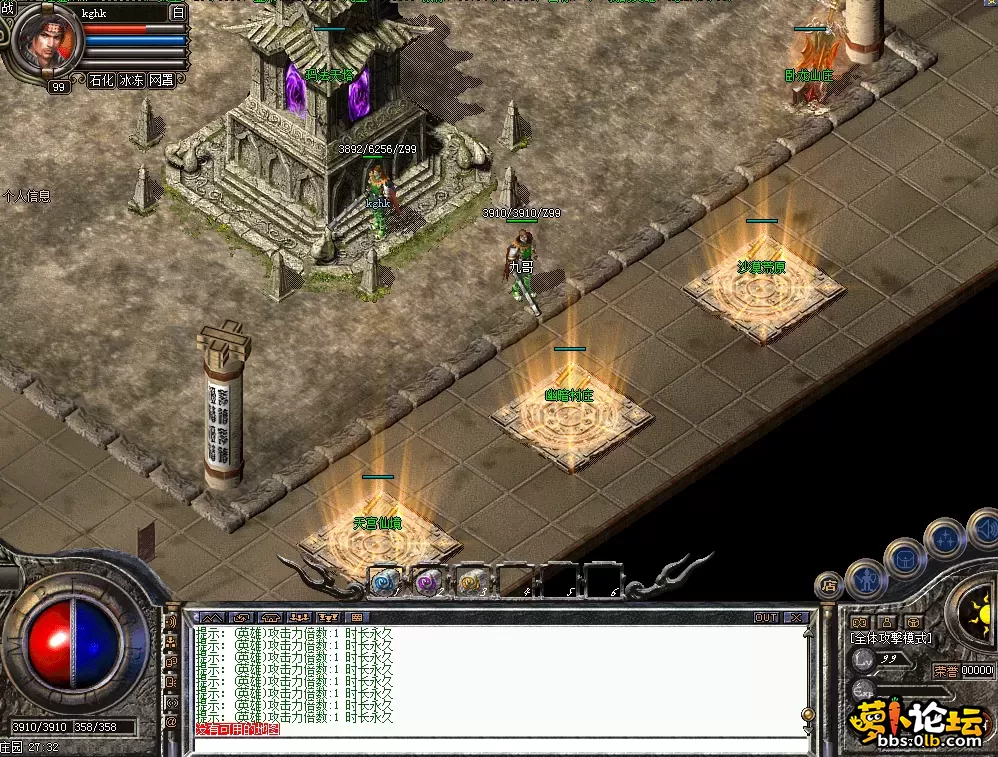Activate the yellow swirl scroll slot
Screen dimensions: 998x757
pyautogui.click(x=471, y=581)
